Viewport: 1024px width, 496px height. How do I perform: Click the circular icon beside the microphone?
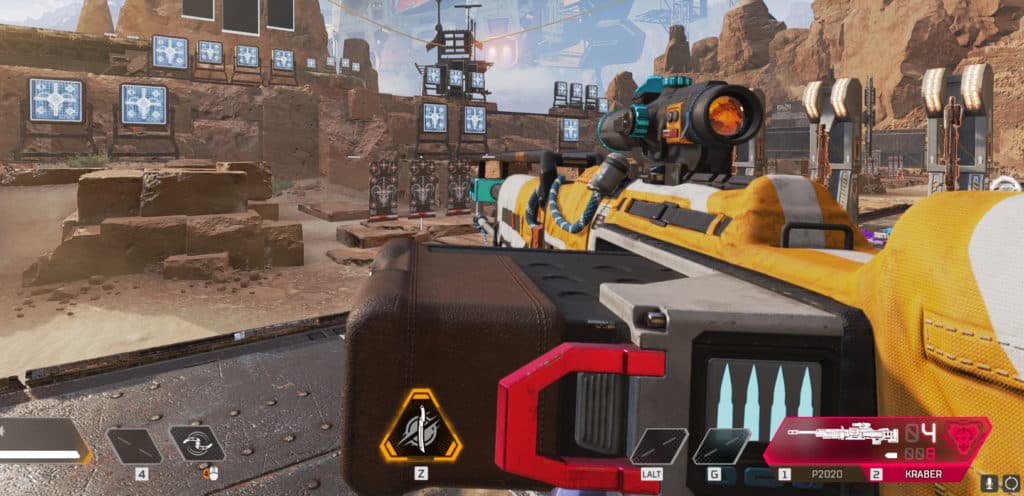coord(1011,481)
